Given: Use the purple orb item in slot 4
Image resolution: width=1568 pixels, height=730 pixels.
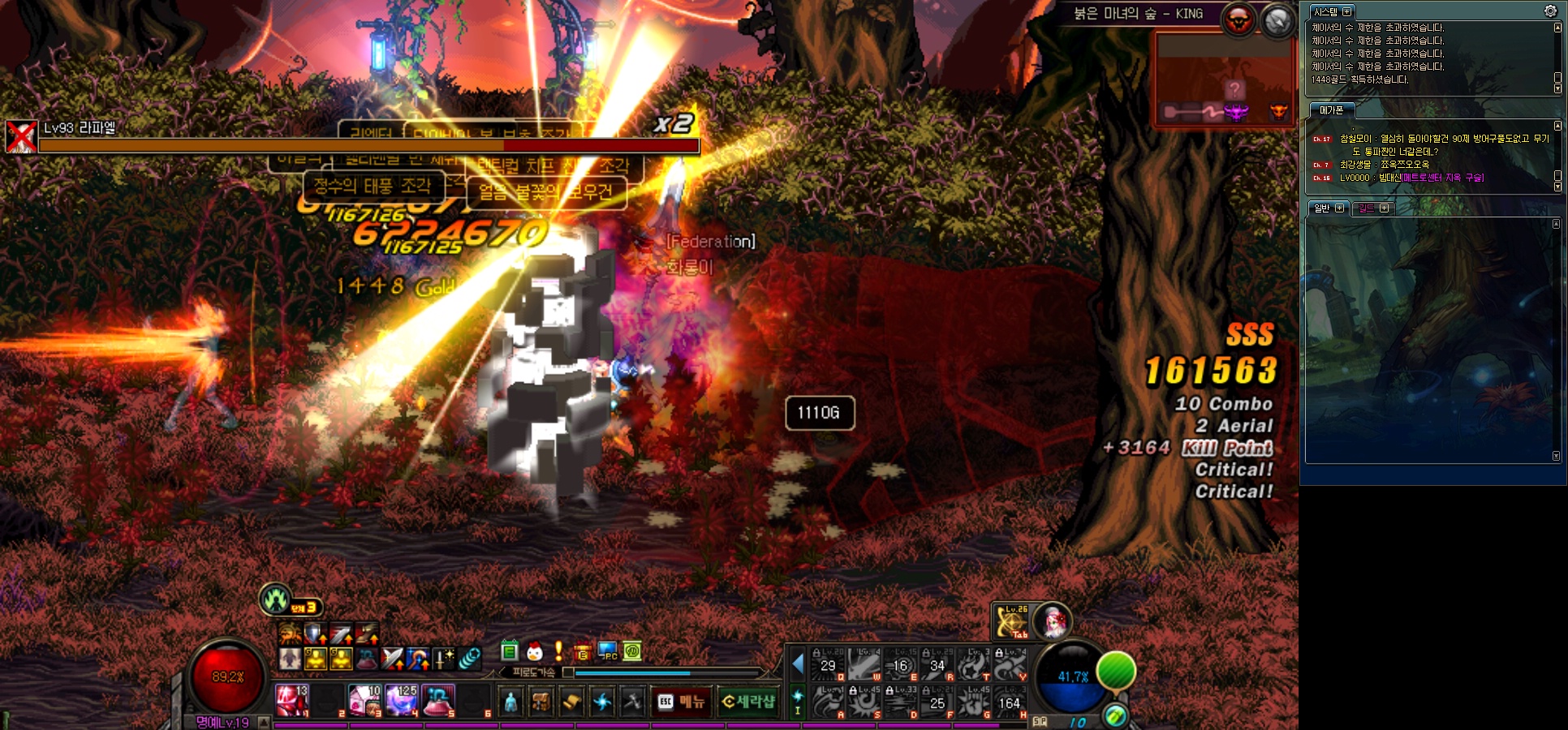Looking at the screenshot, I should [402, 701].
